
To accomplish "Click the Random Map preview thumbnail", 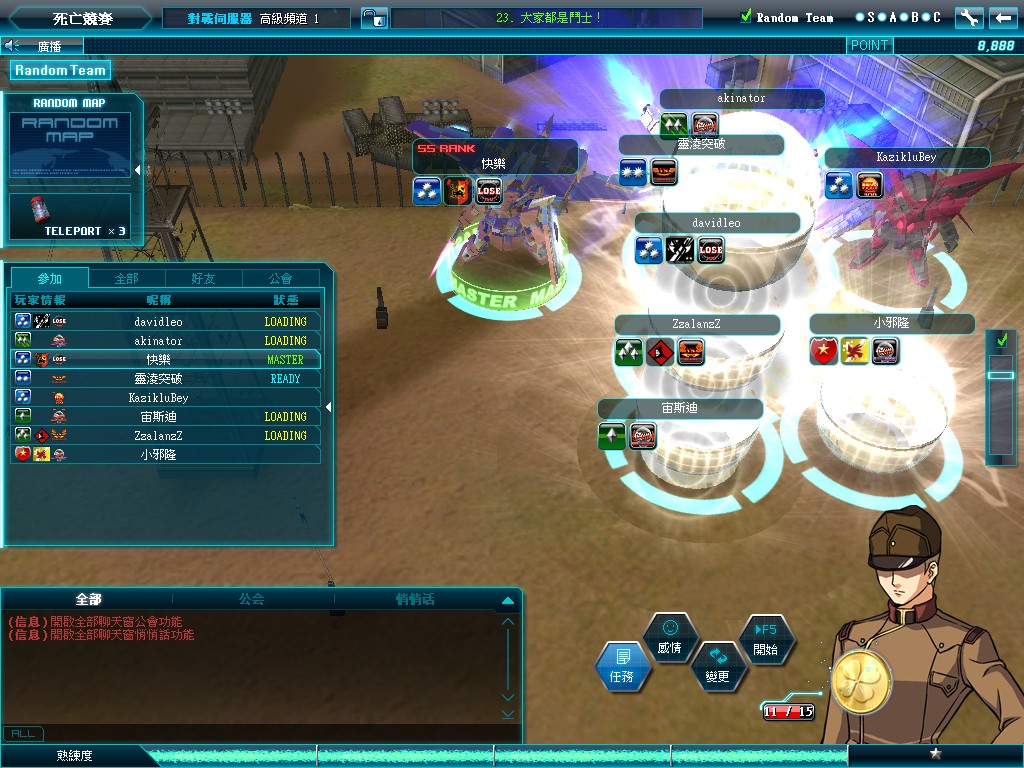I will click(x=70, y=145).
